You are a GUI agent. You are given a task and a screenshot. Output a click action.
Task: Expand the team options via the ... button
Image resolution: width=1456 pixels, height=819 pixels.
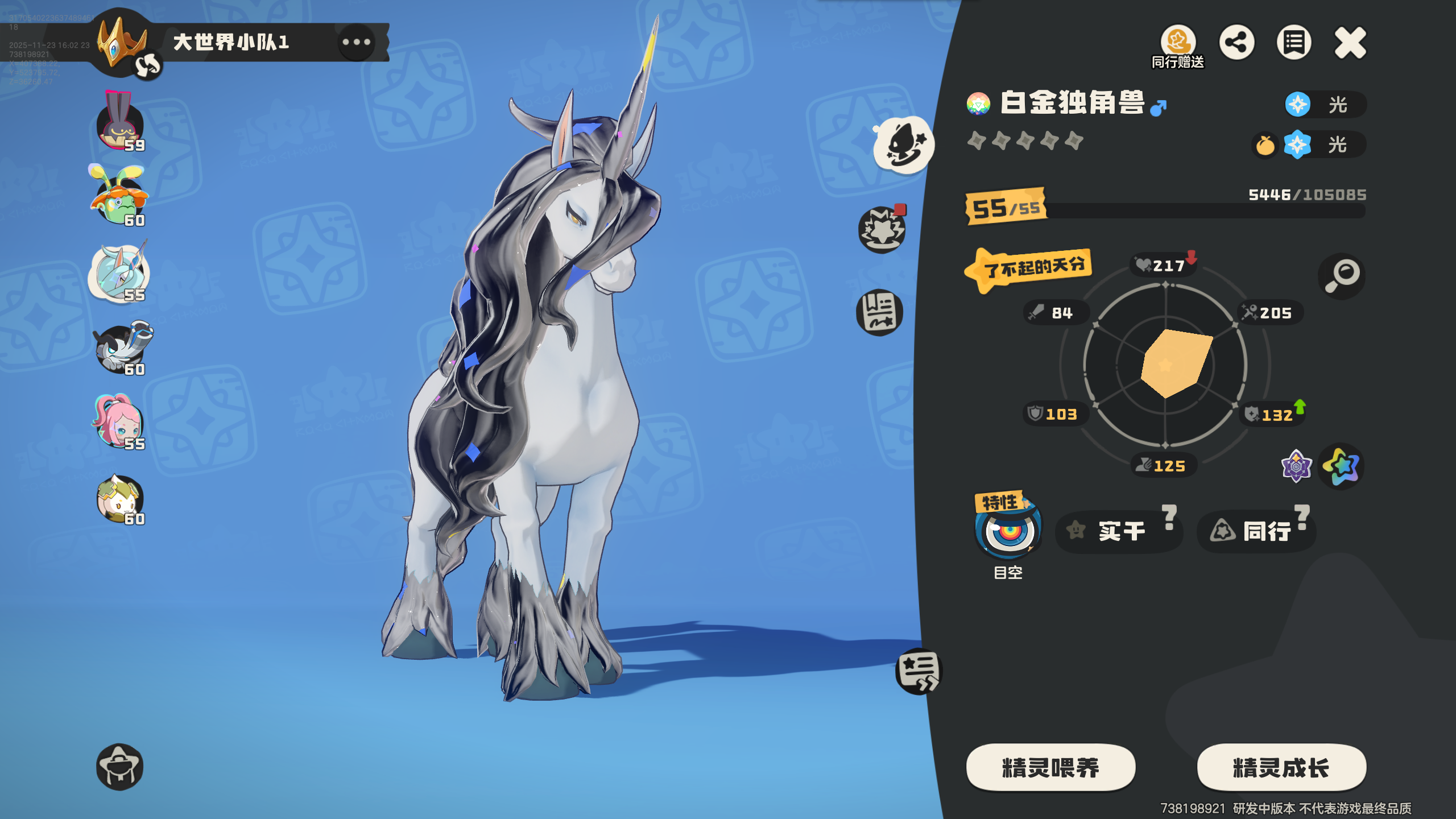[x=355, y=43]
